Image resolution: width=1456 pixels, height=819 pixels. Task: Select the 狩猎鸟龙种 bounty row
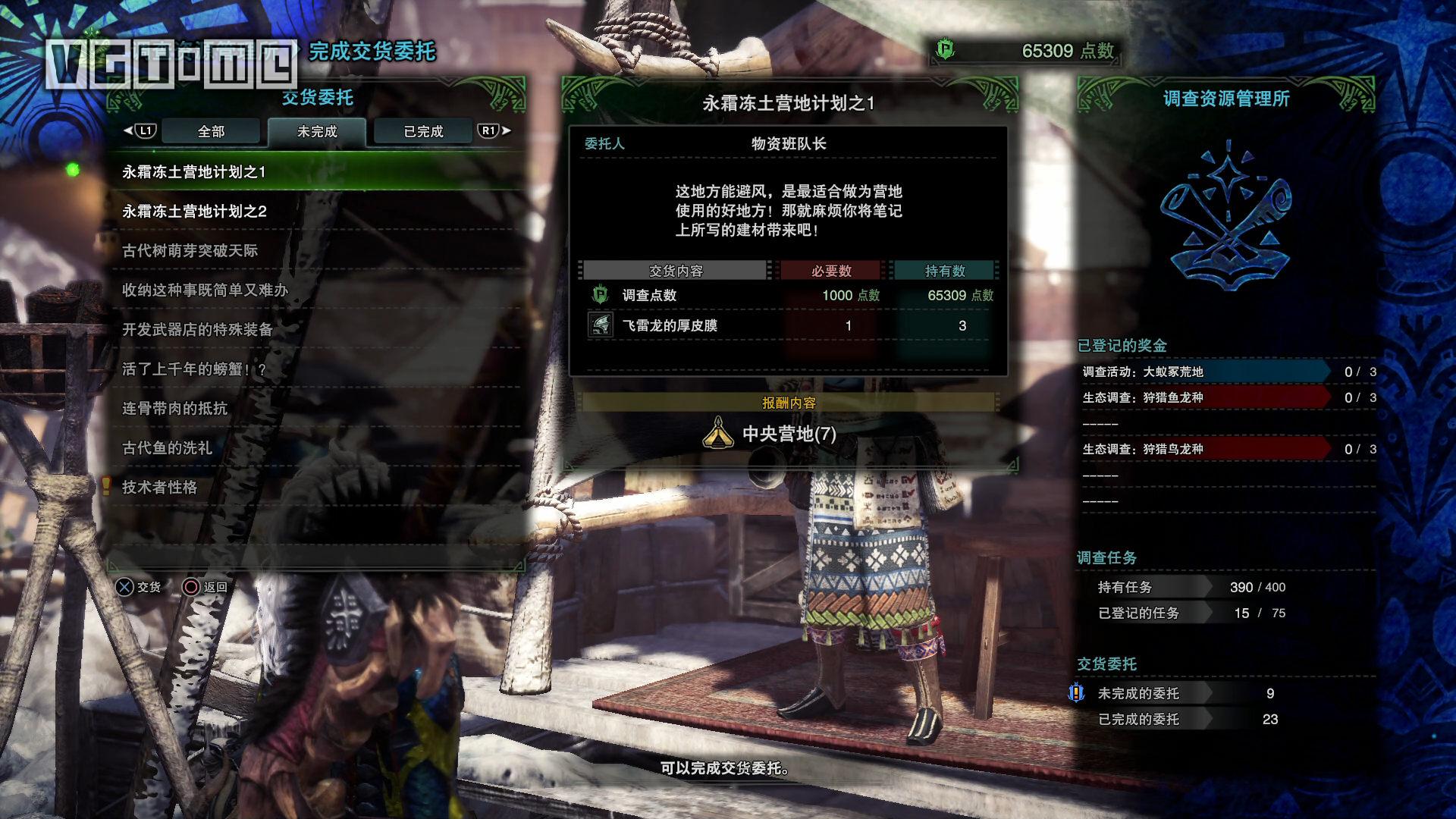coord(1206,450)
